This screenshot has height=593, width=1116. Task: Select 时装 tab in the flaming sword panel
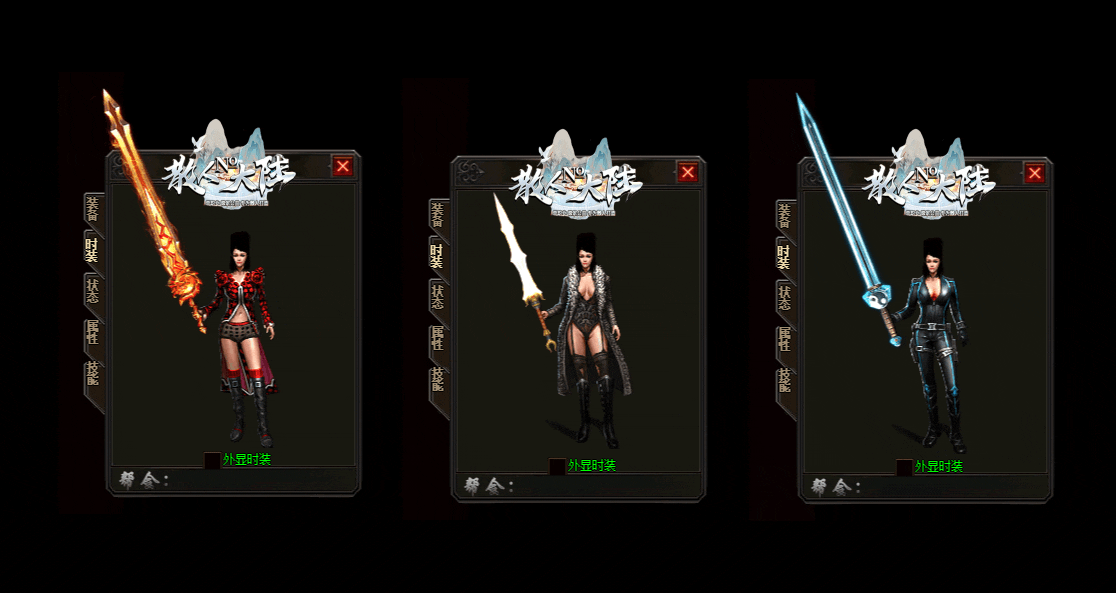tap(93, 250)
